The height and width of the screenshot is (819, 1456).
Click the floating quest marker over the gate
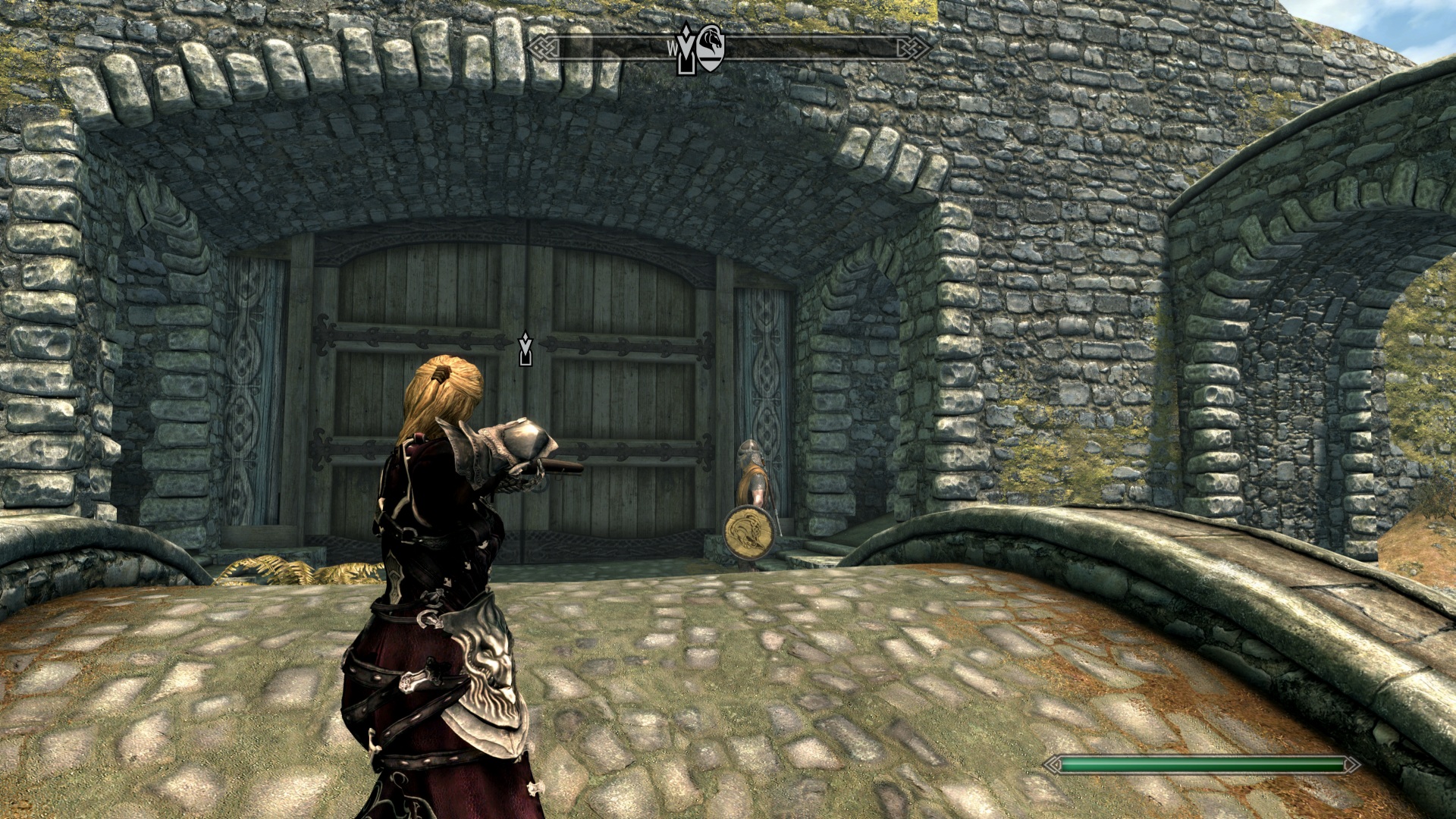(524, 348)
